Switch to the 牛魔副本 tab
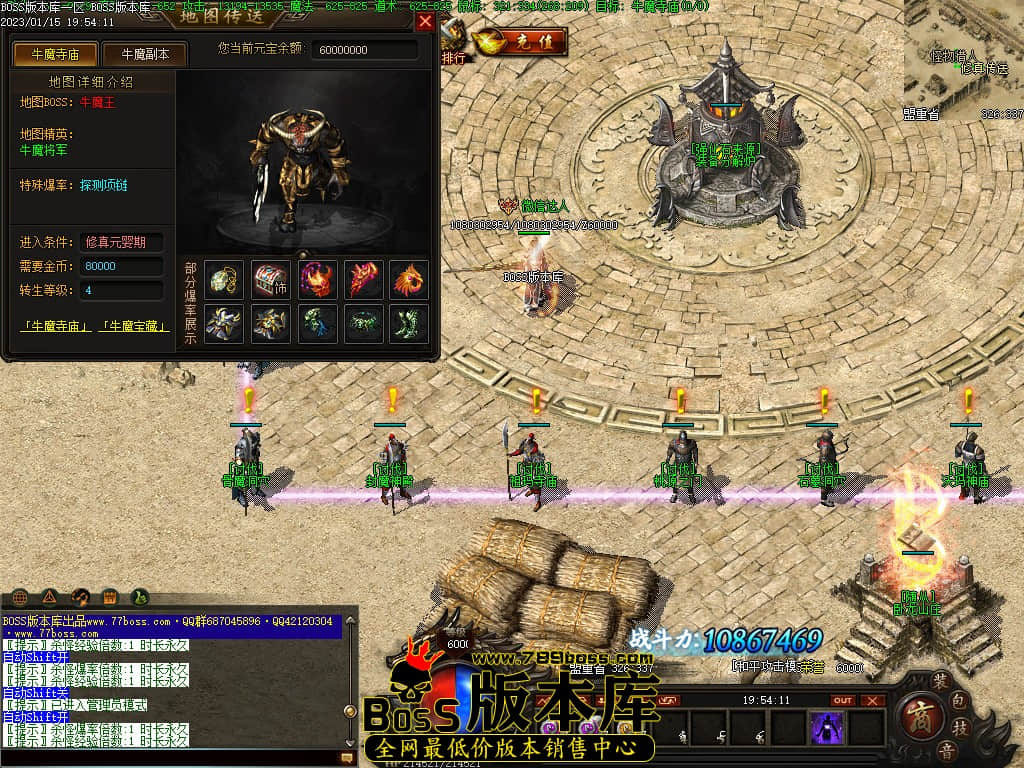The image size is (1024, 768). tap(145, 54)
